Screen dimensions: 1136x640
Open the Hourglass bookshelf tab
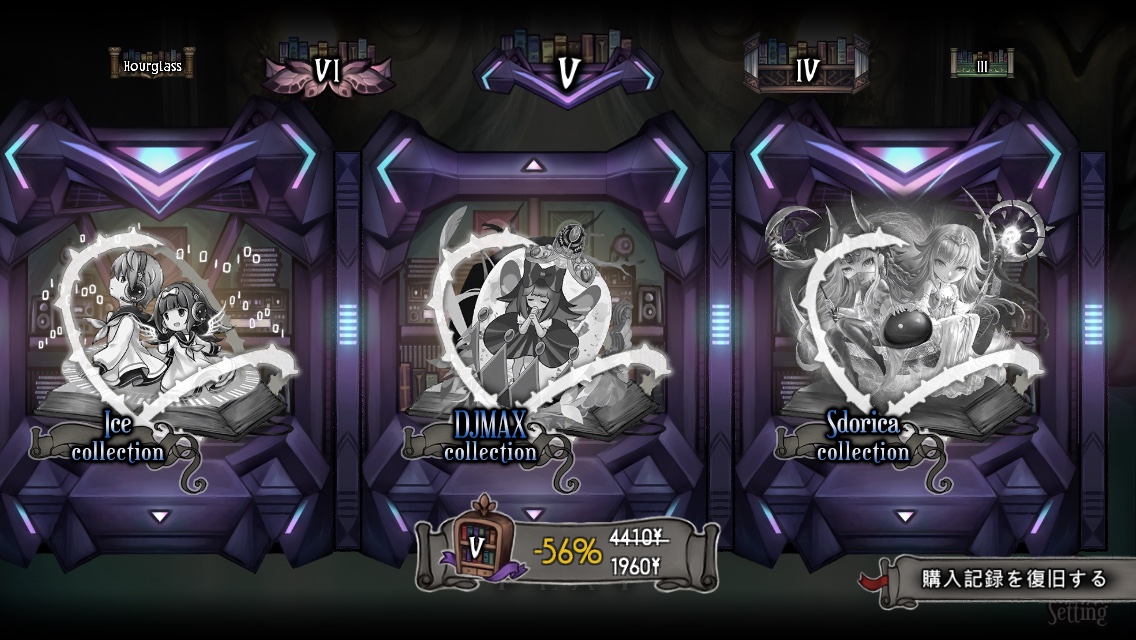point(152,66)
